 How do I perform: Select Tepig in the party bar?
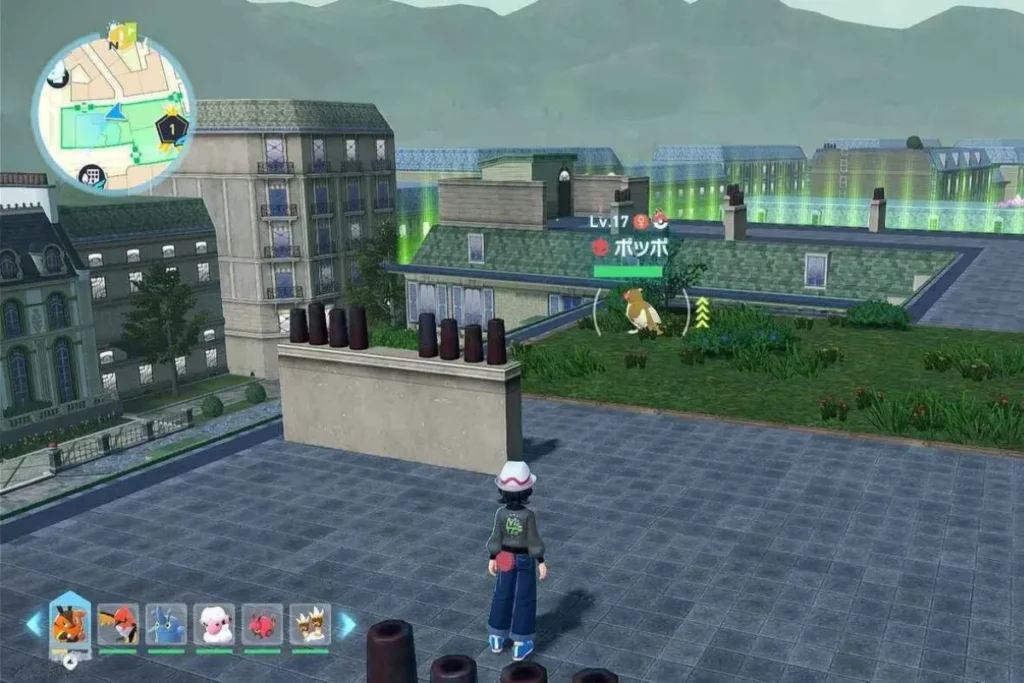69,625
